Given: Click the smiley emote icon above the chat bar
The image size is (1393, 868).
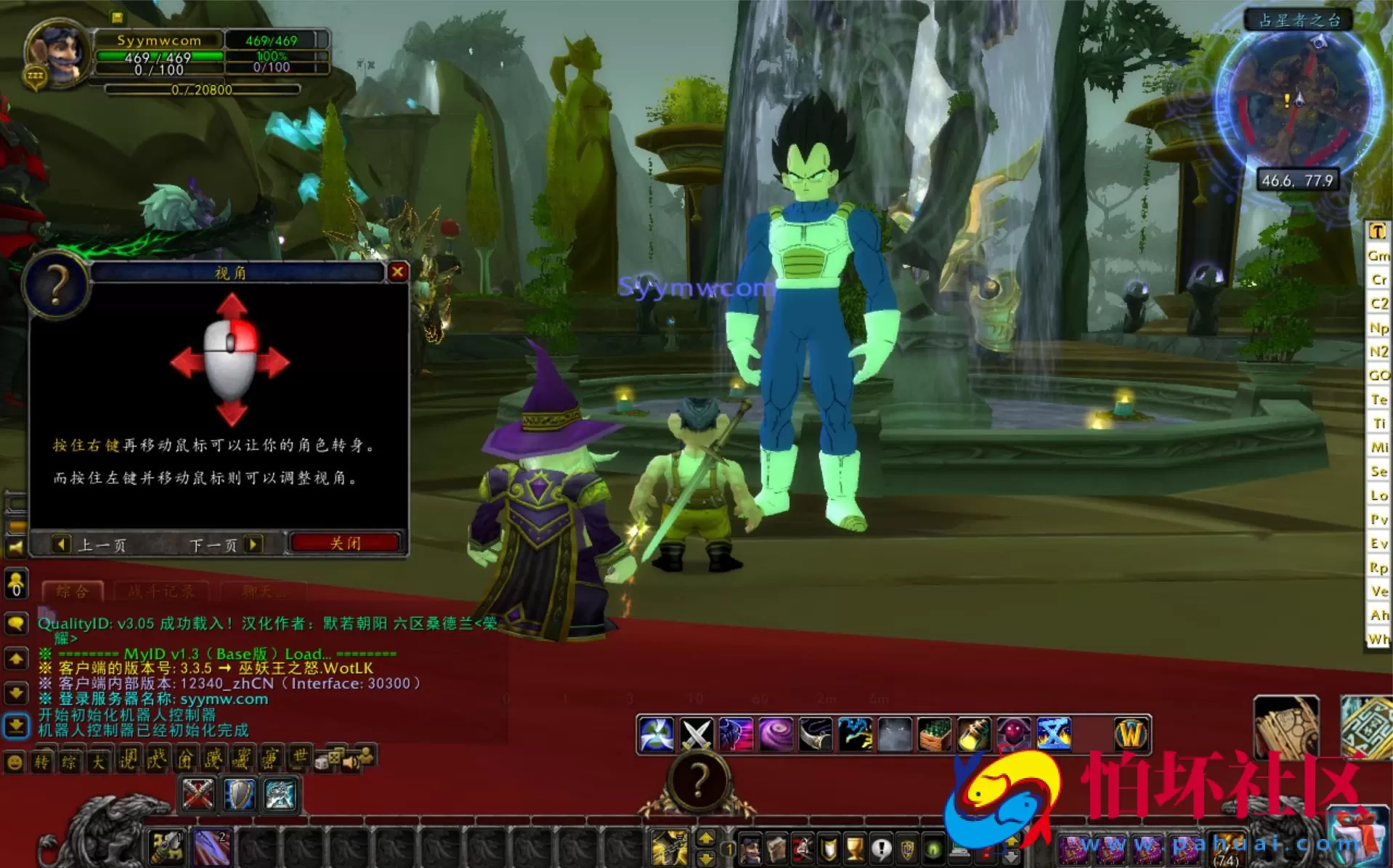Looking at the screenshot, I should [13, 763].
